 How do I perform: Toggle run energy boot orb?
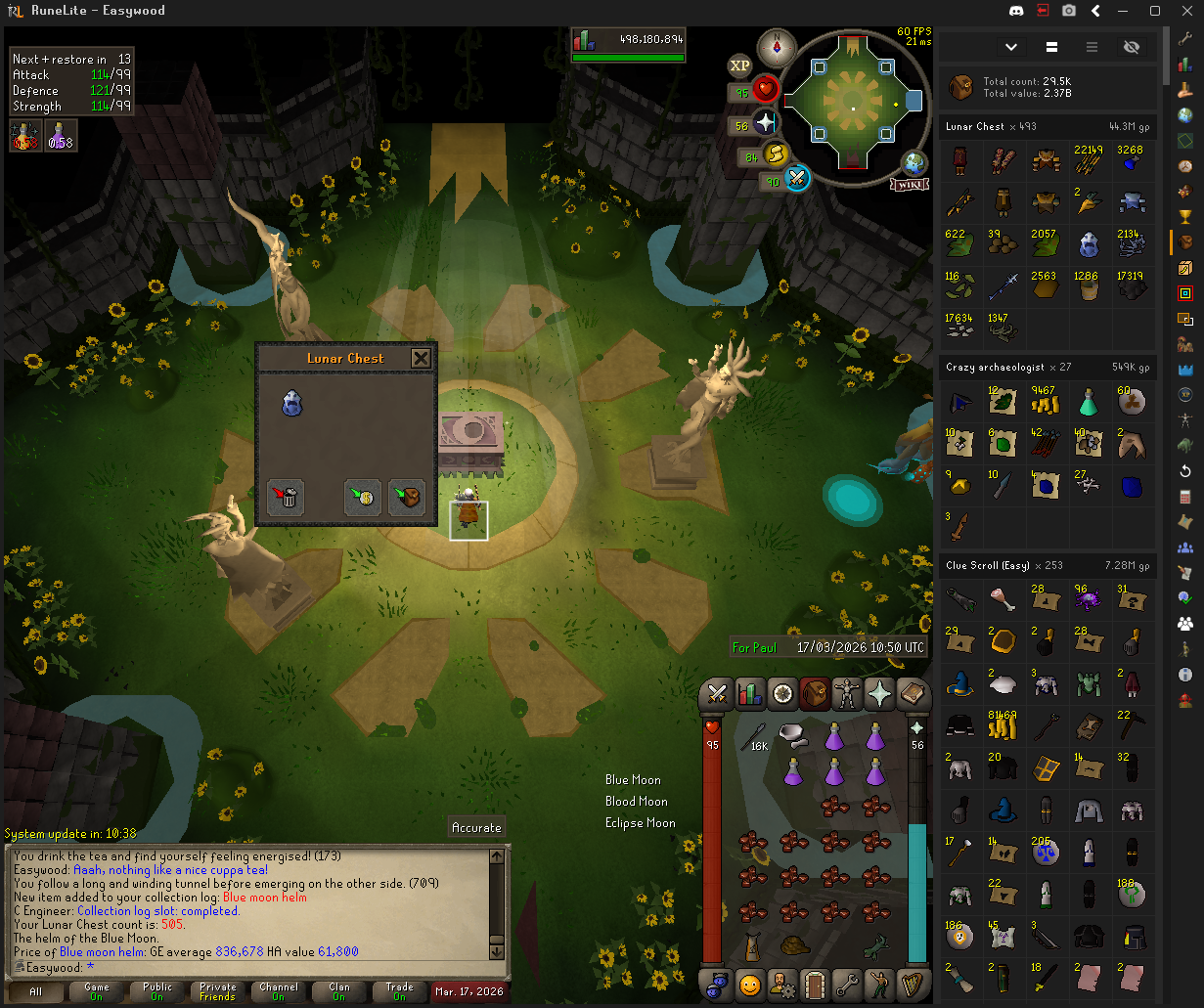click(775, 155)
